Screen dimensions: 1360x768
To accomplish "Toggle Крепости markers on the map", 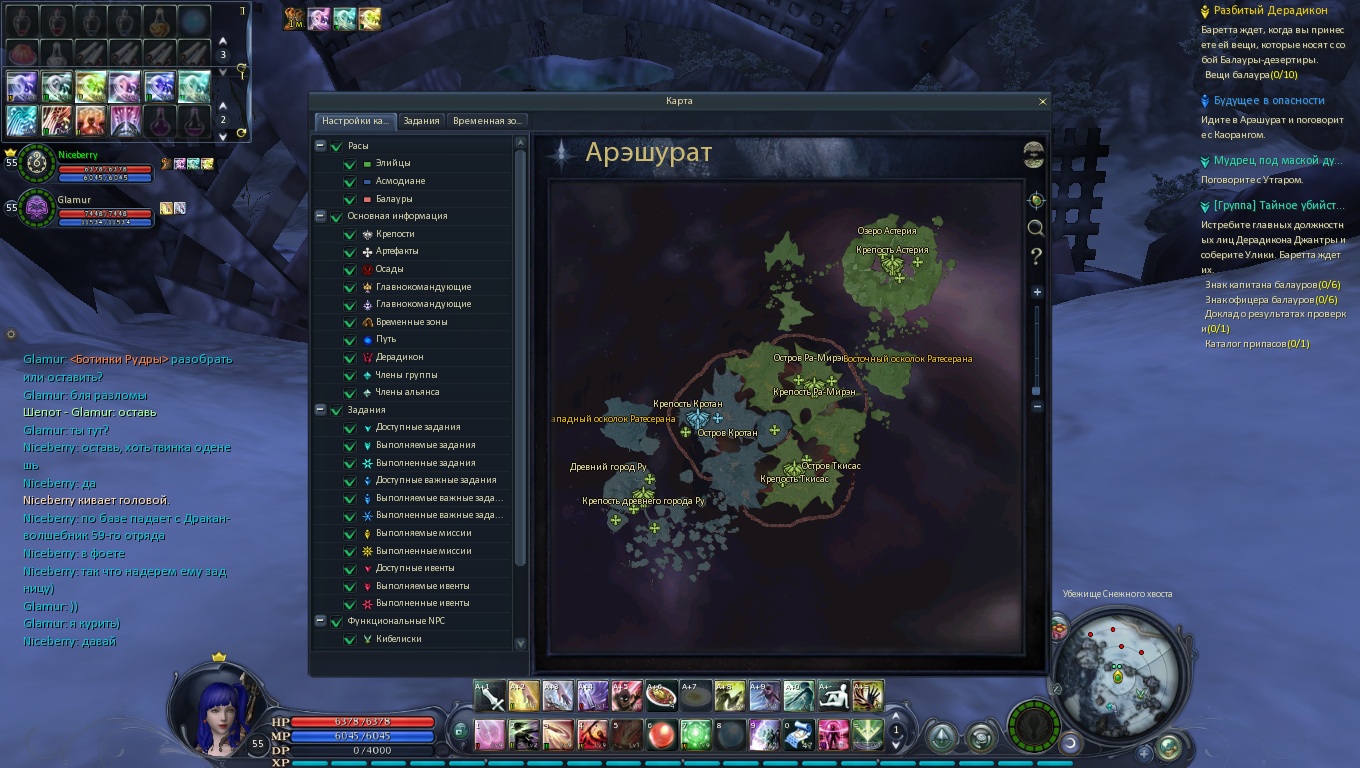I will pos(350,235).
